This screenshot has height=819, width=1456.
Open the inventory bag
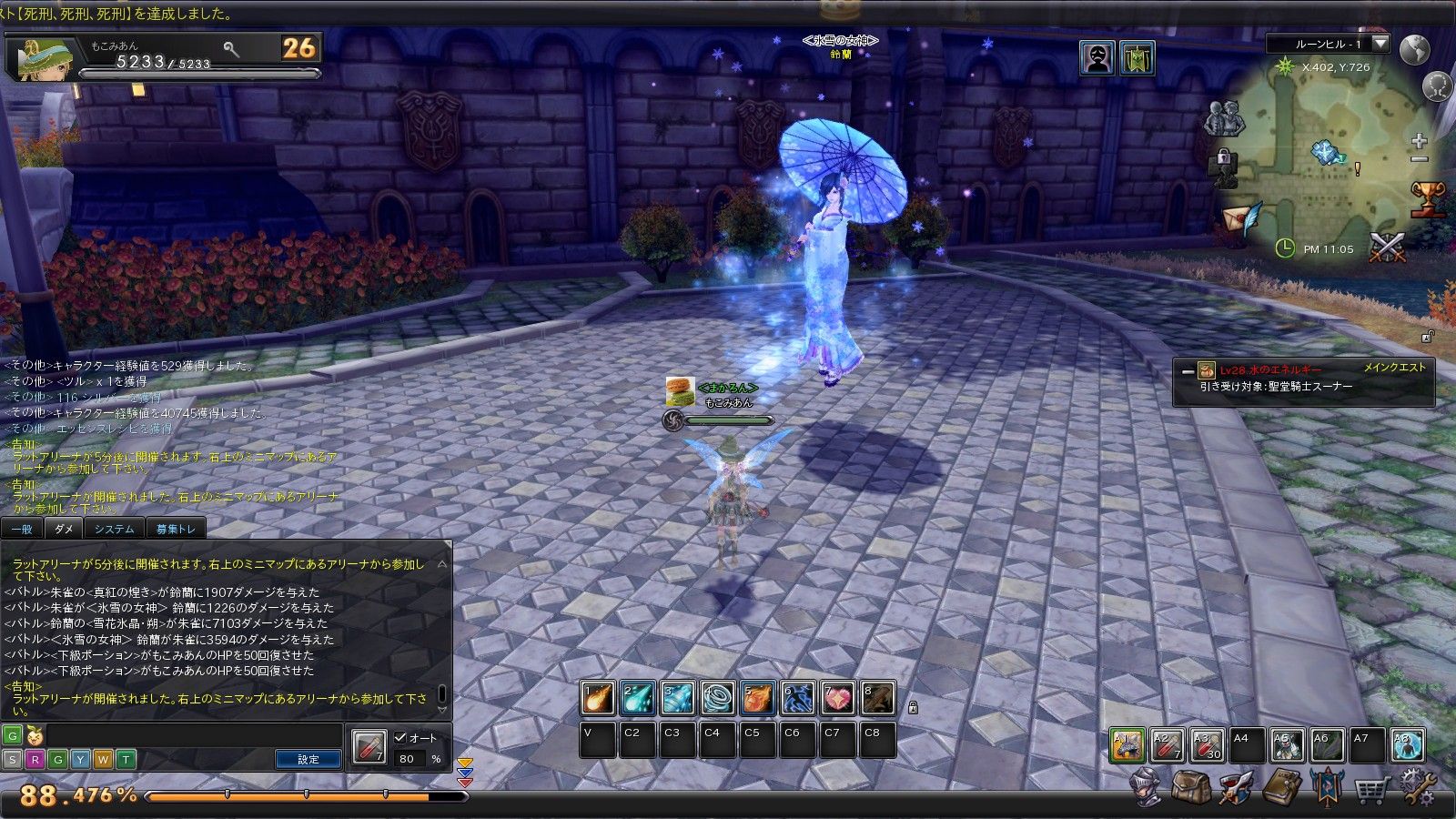point(1190,787)
